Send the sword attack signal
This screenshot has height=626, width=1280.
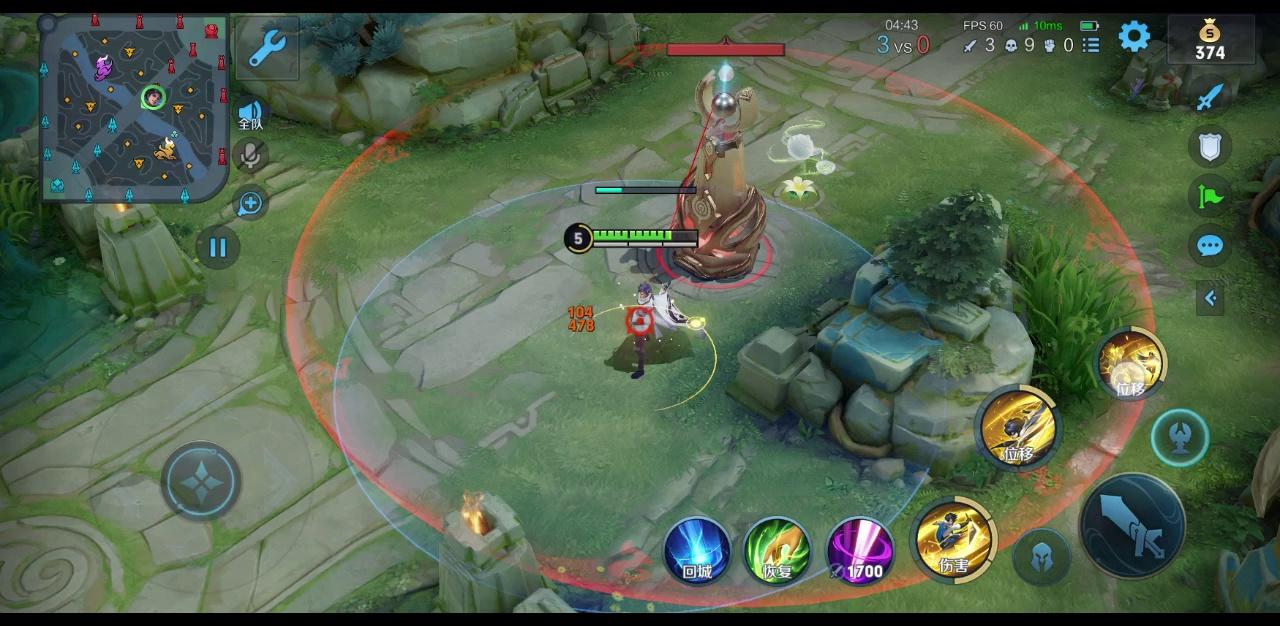1210,97
